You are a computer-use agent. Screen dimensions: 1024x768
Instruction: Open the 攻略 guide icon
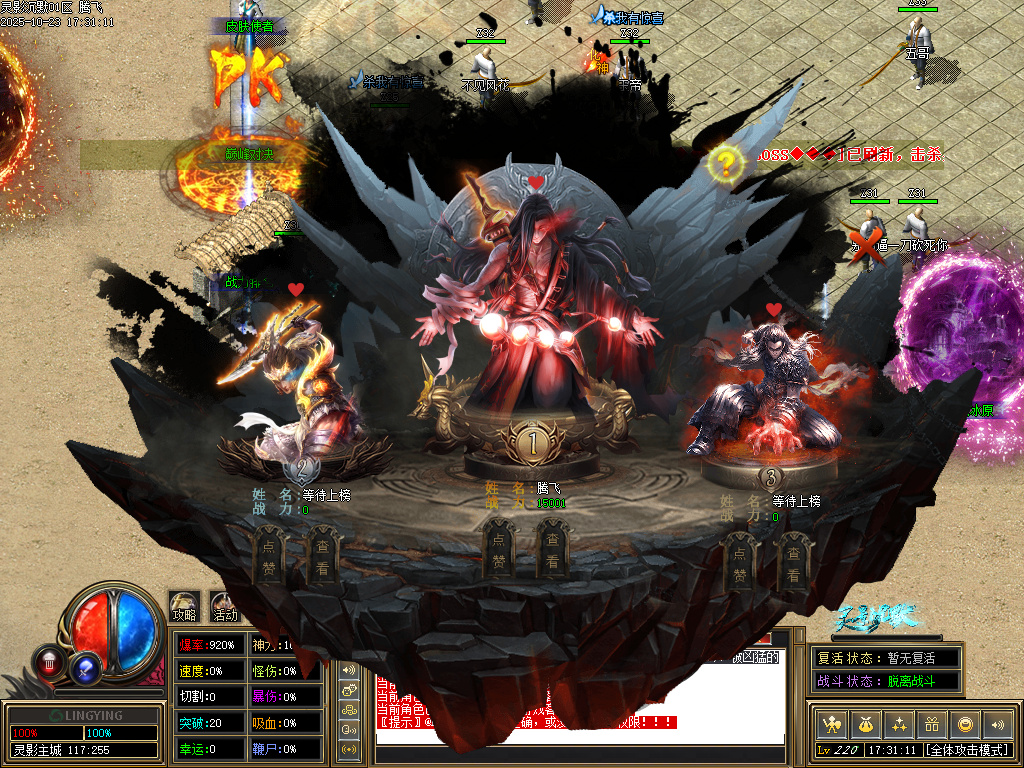184,605
